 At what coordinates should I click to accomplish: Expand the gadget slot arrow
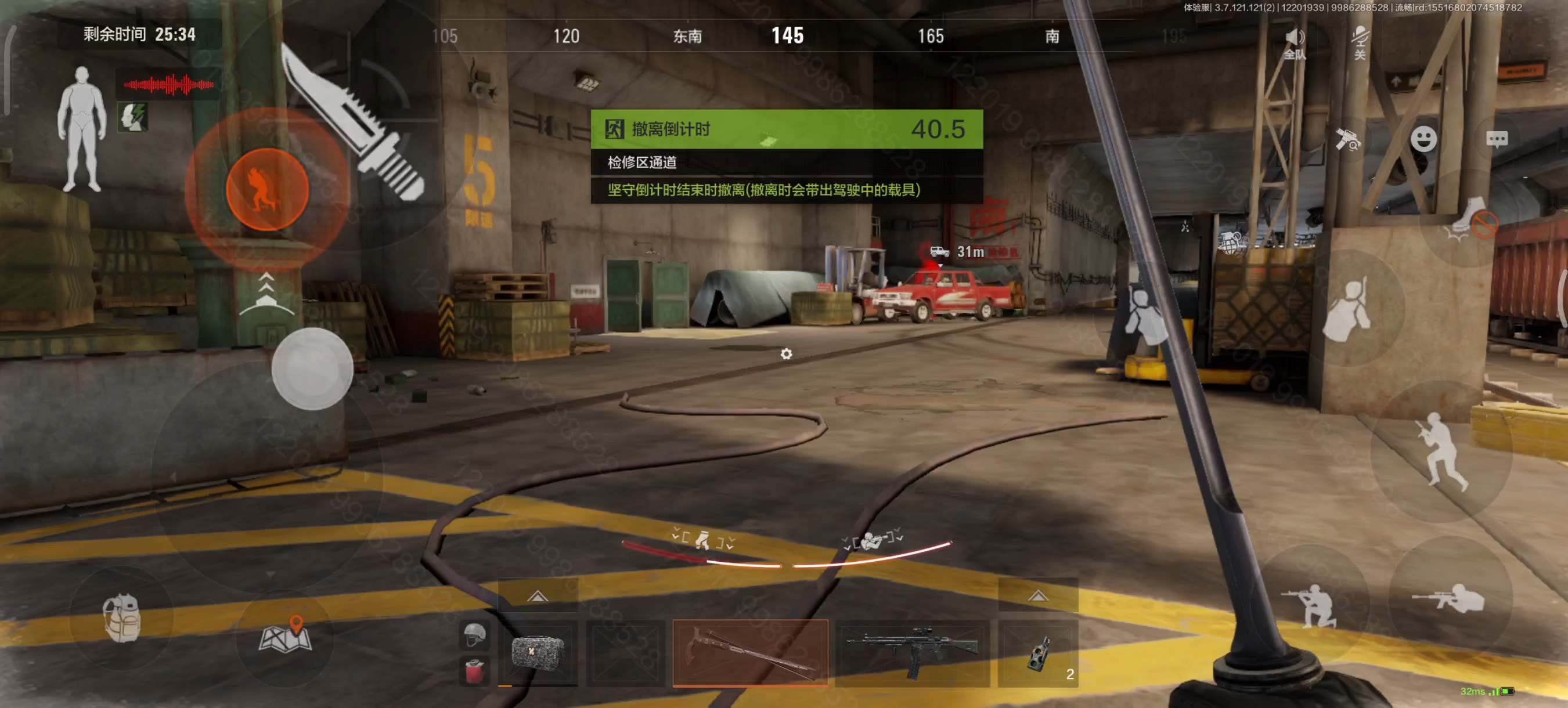[1038, 596]
